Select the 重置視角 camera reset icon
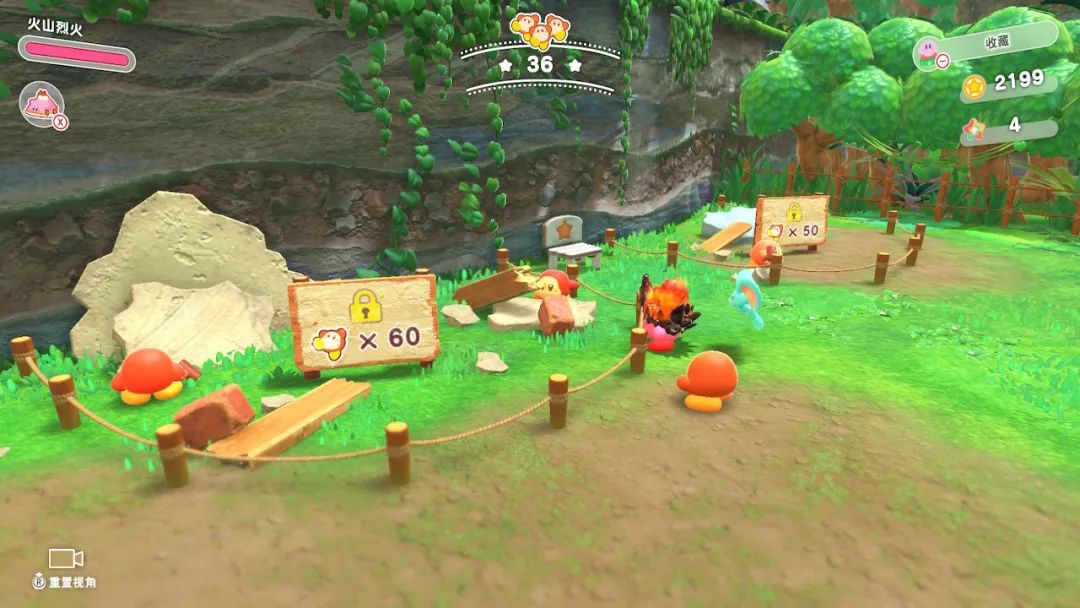This screenshot has width=1080, height=608. click(66, 559)
